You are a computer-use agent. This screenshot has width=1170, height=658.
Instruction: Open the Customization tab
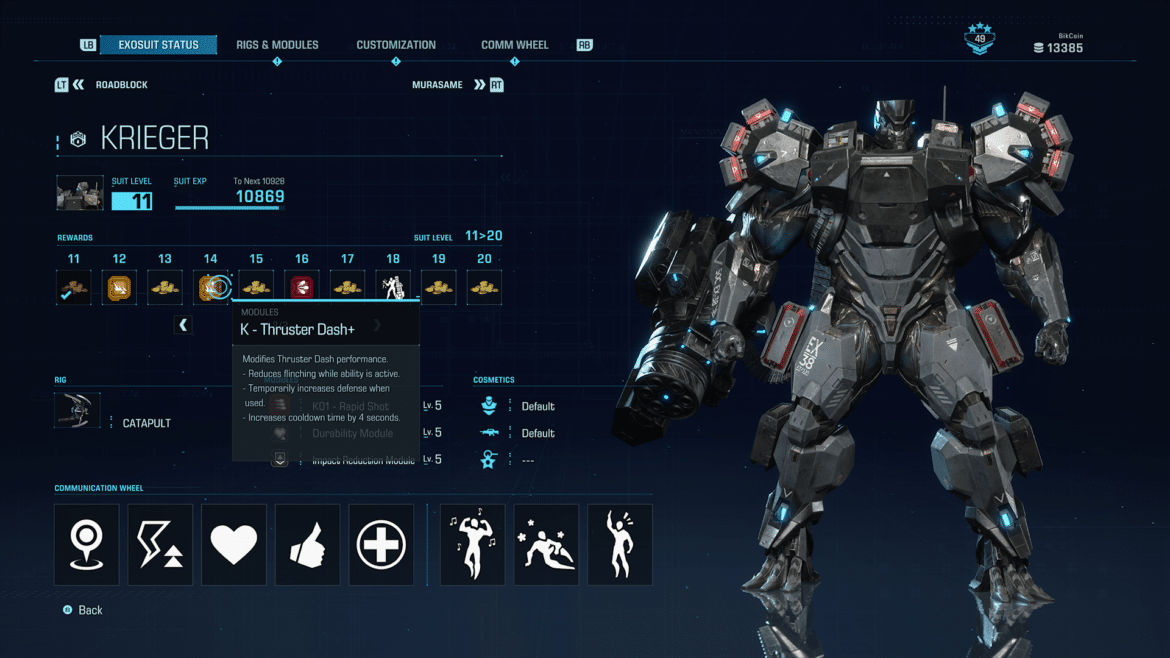[396, 45]
